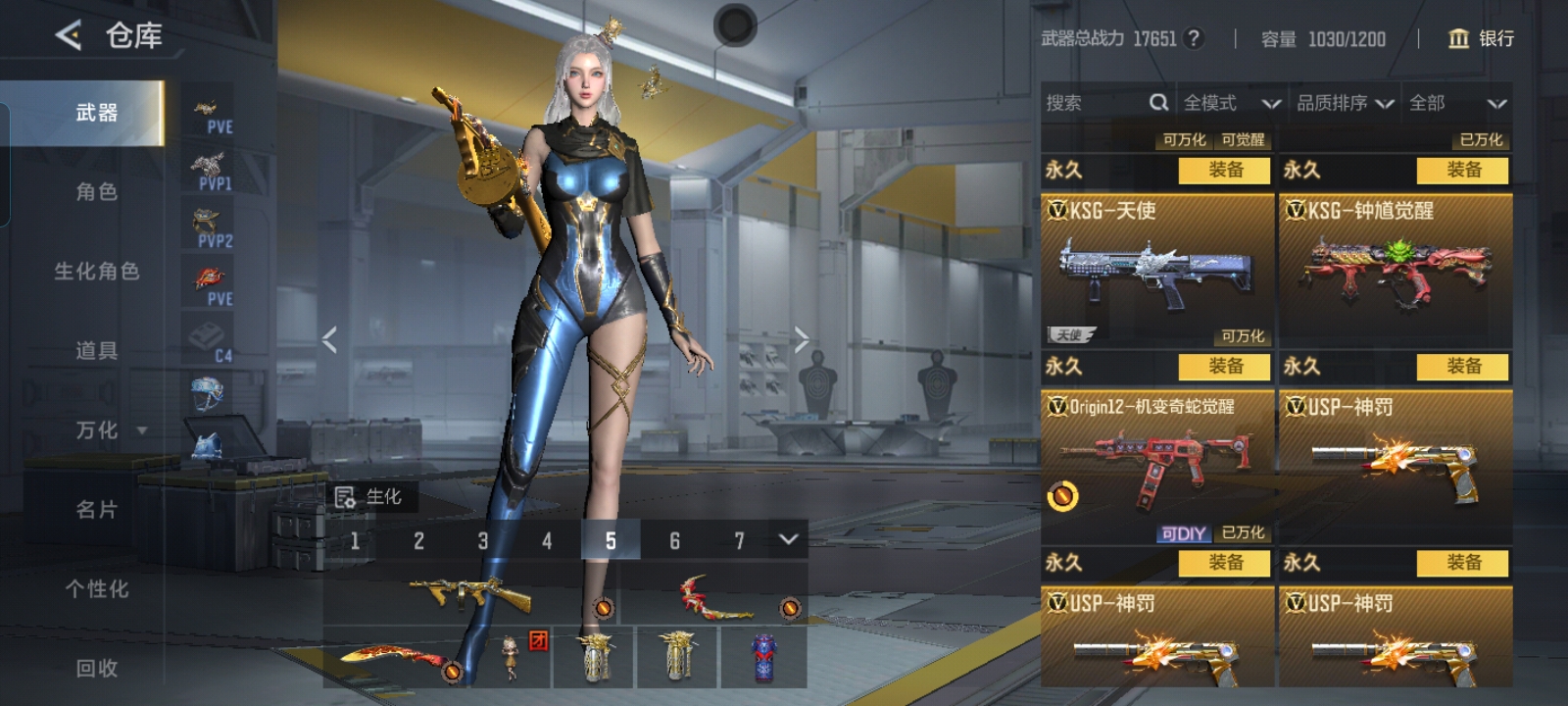The width and height of the screenshot is (1568, 706).
Task: Switch to loadout slot 6
Action: click(674, 540)
